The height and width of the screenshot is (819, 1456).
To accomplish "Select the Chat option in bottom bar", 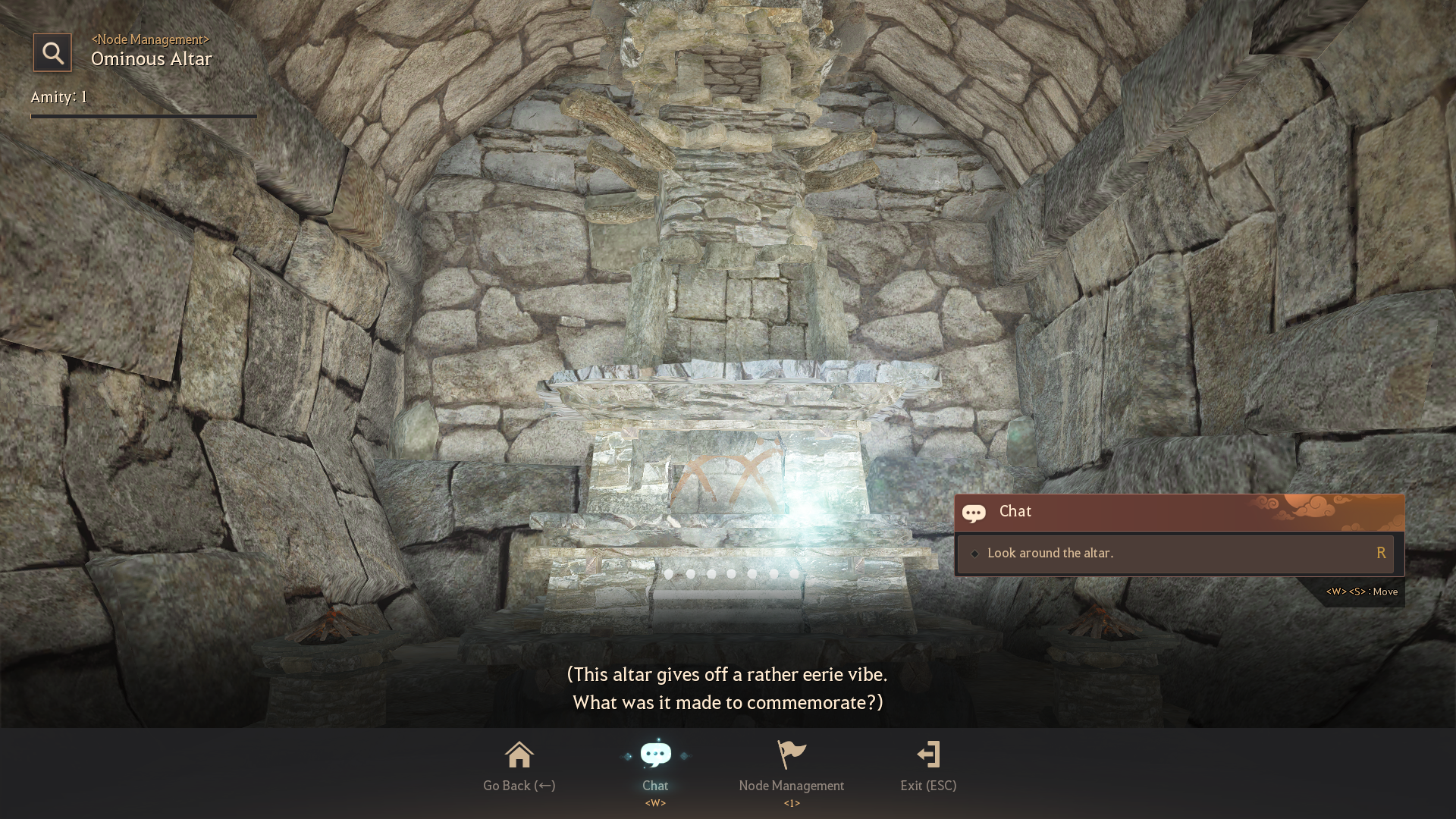I will point(655,766).
